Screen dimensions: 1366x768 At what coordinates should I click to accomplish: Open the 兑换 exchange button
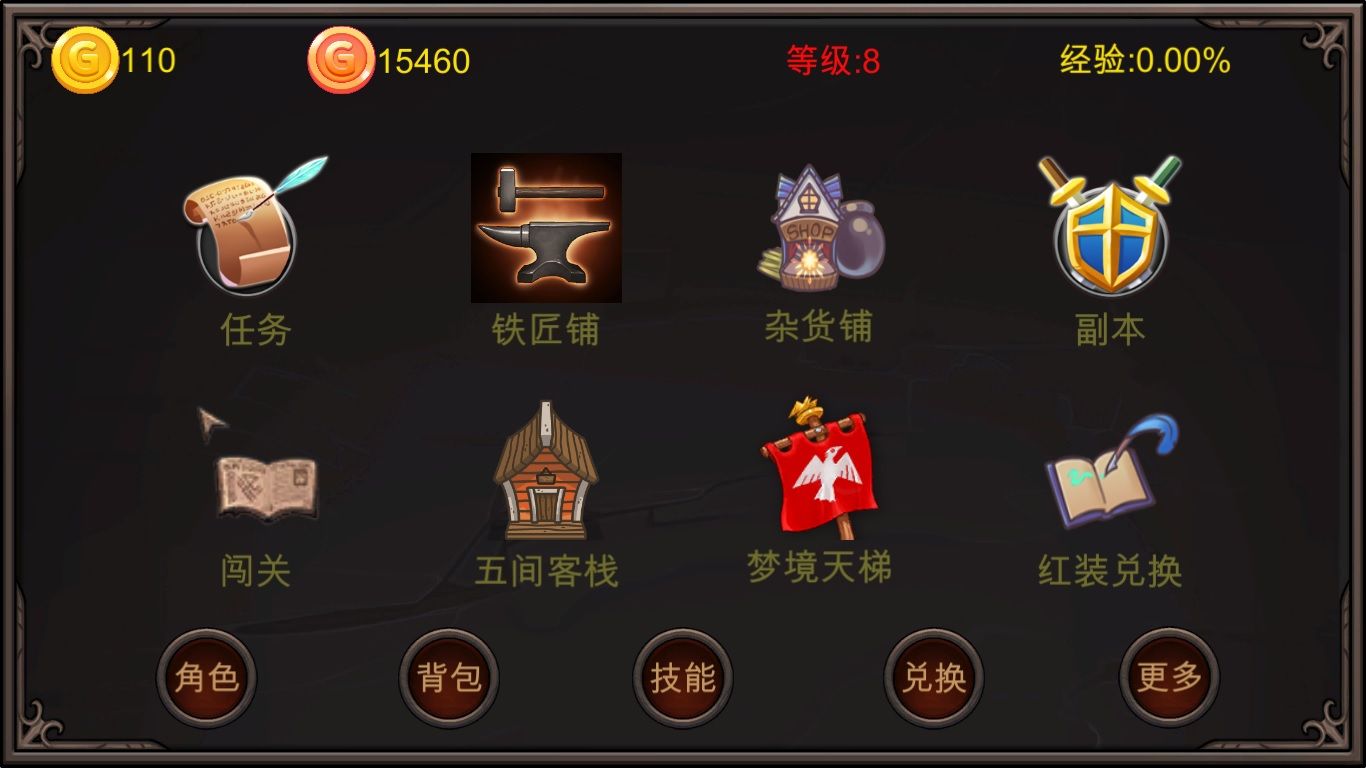coord(930,678)
